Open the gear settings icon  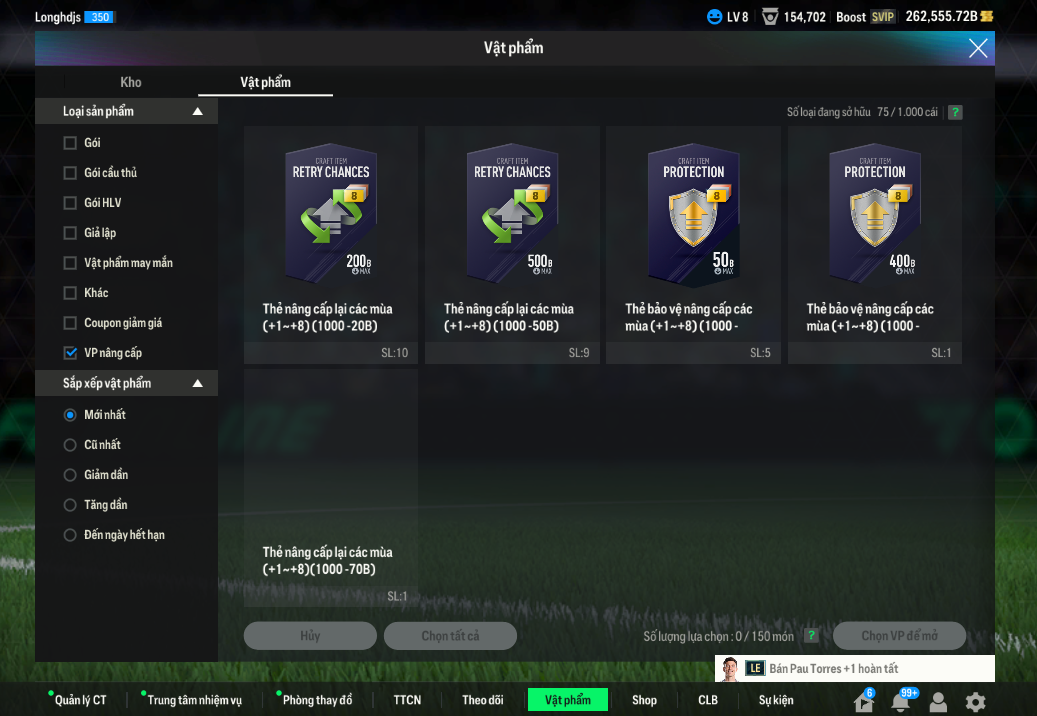click(x=975, y=702)
